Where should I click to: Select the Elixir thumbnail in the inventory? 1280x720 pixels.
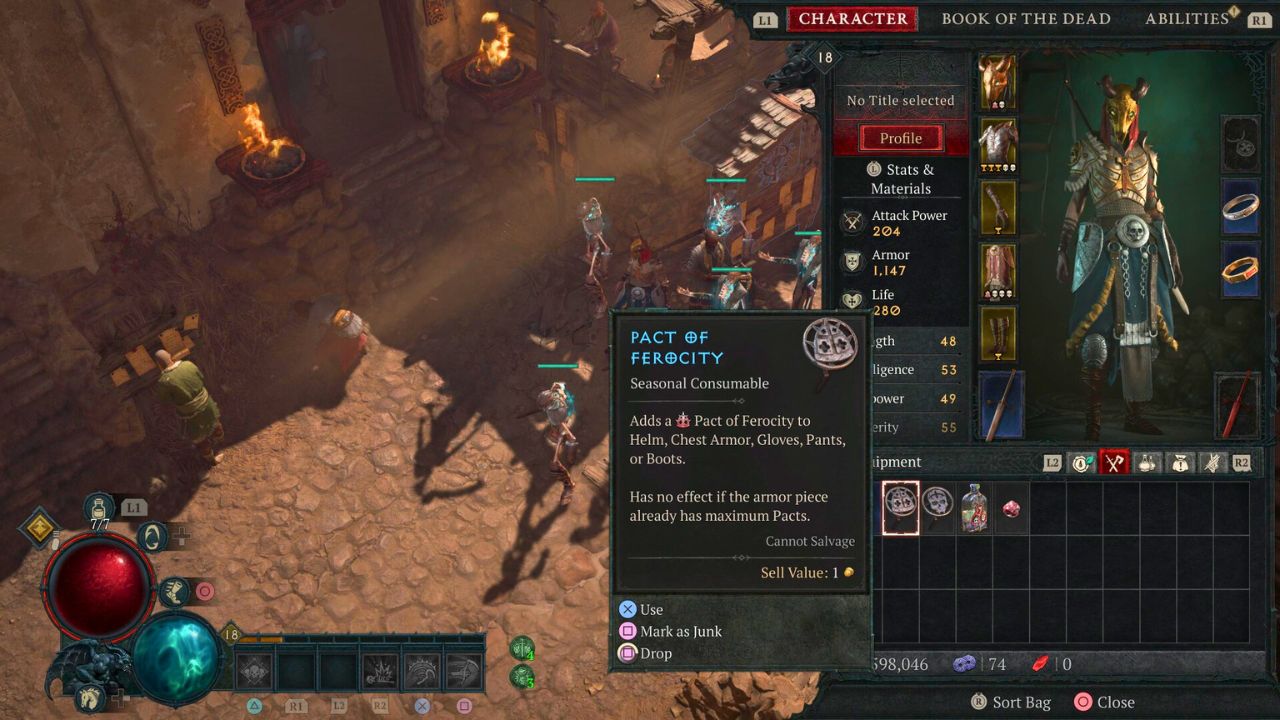975,507
